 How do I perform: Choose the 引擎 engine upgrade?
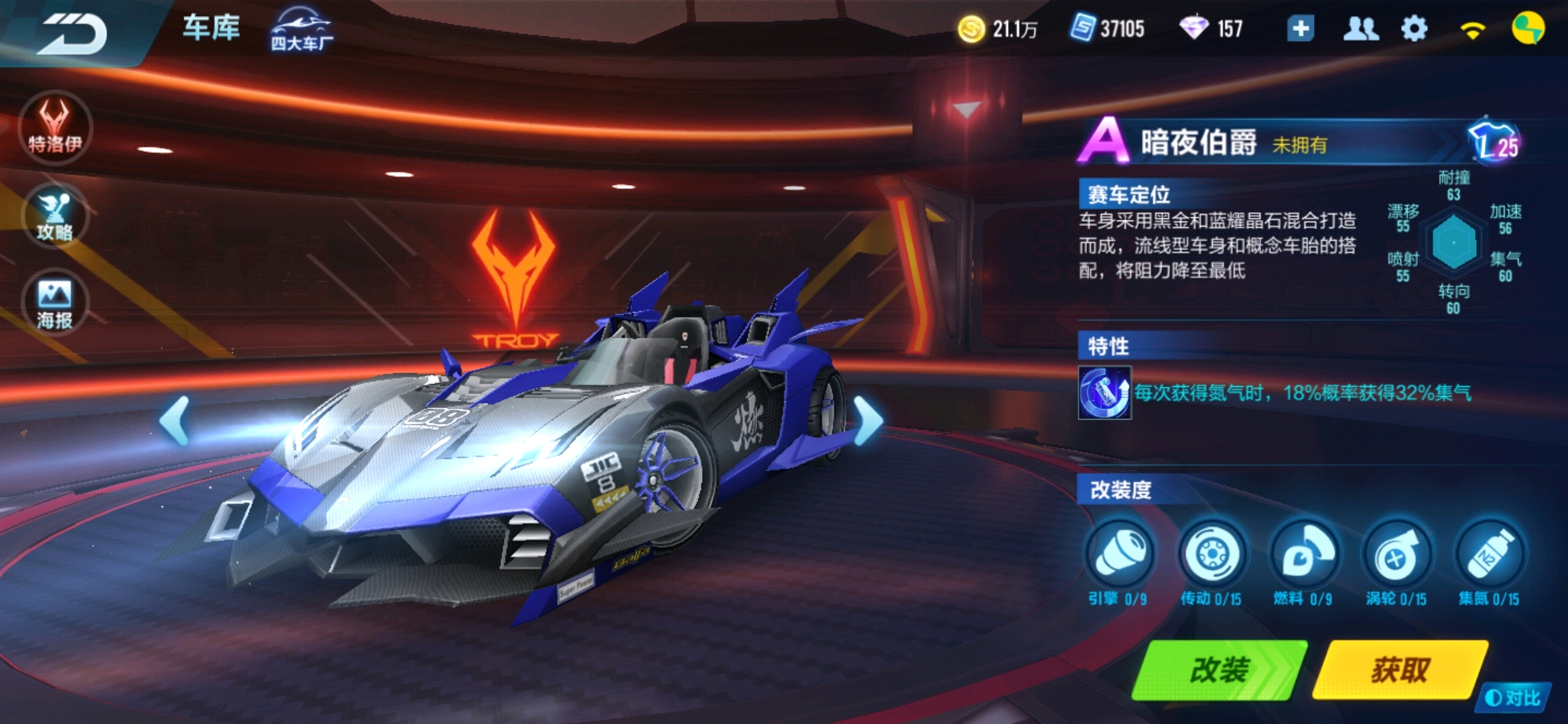click(1119, 555)
